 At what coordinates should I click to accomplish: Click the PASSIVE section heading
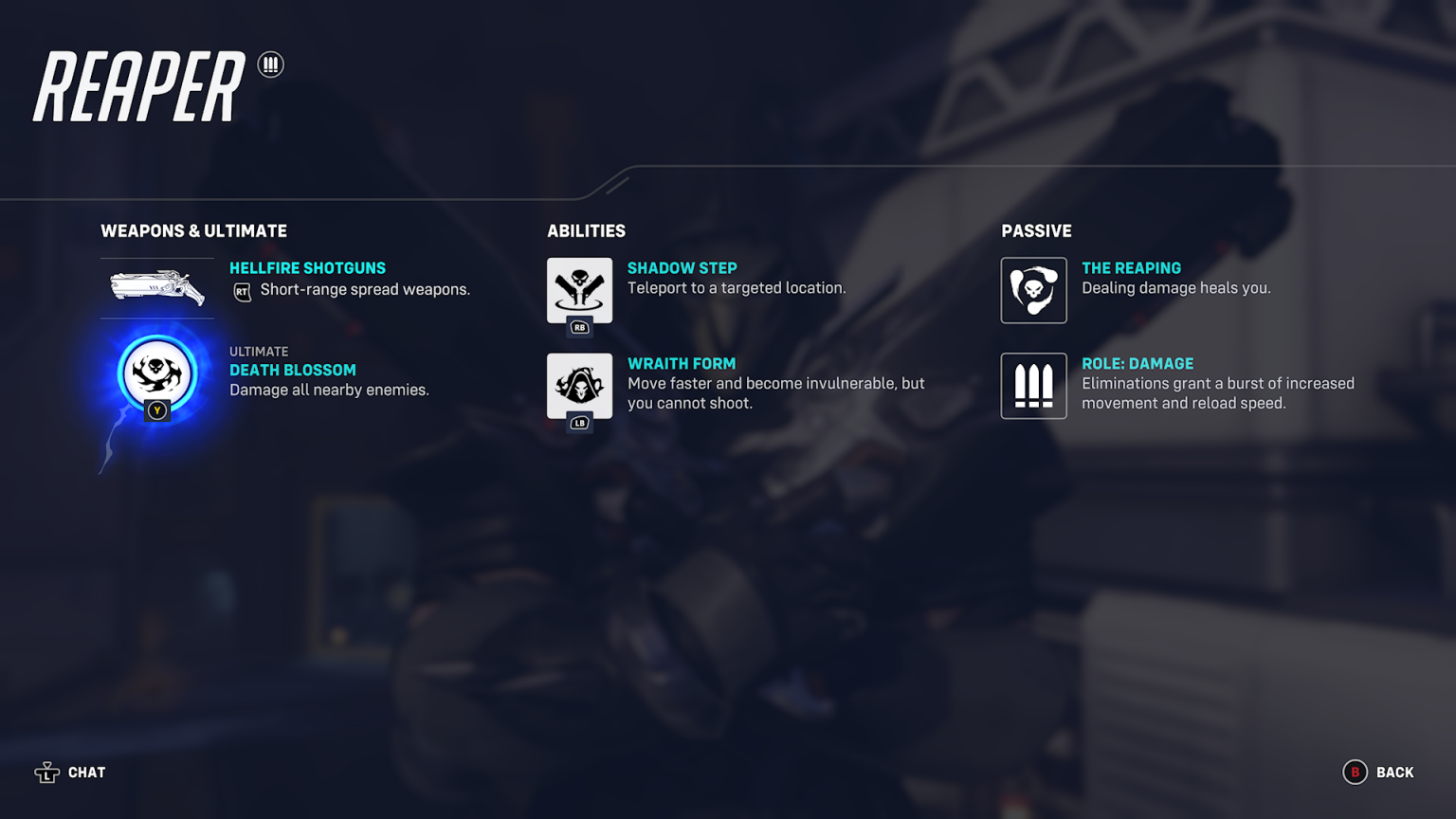pos(1037,230)
